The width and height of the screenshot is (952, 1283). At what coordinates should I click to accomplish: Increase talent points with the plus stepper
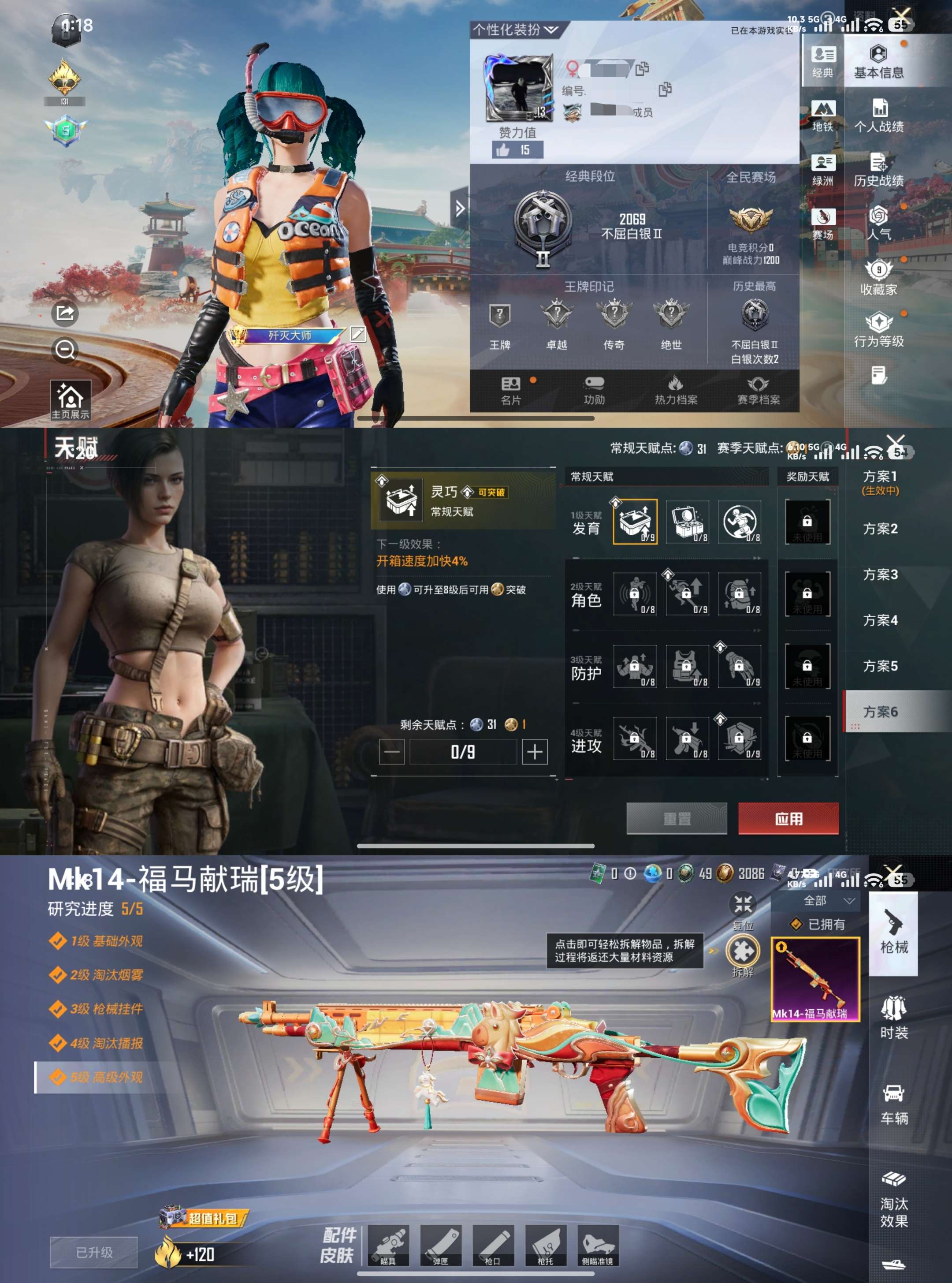coord(535,753)
